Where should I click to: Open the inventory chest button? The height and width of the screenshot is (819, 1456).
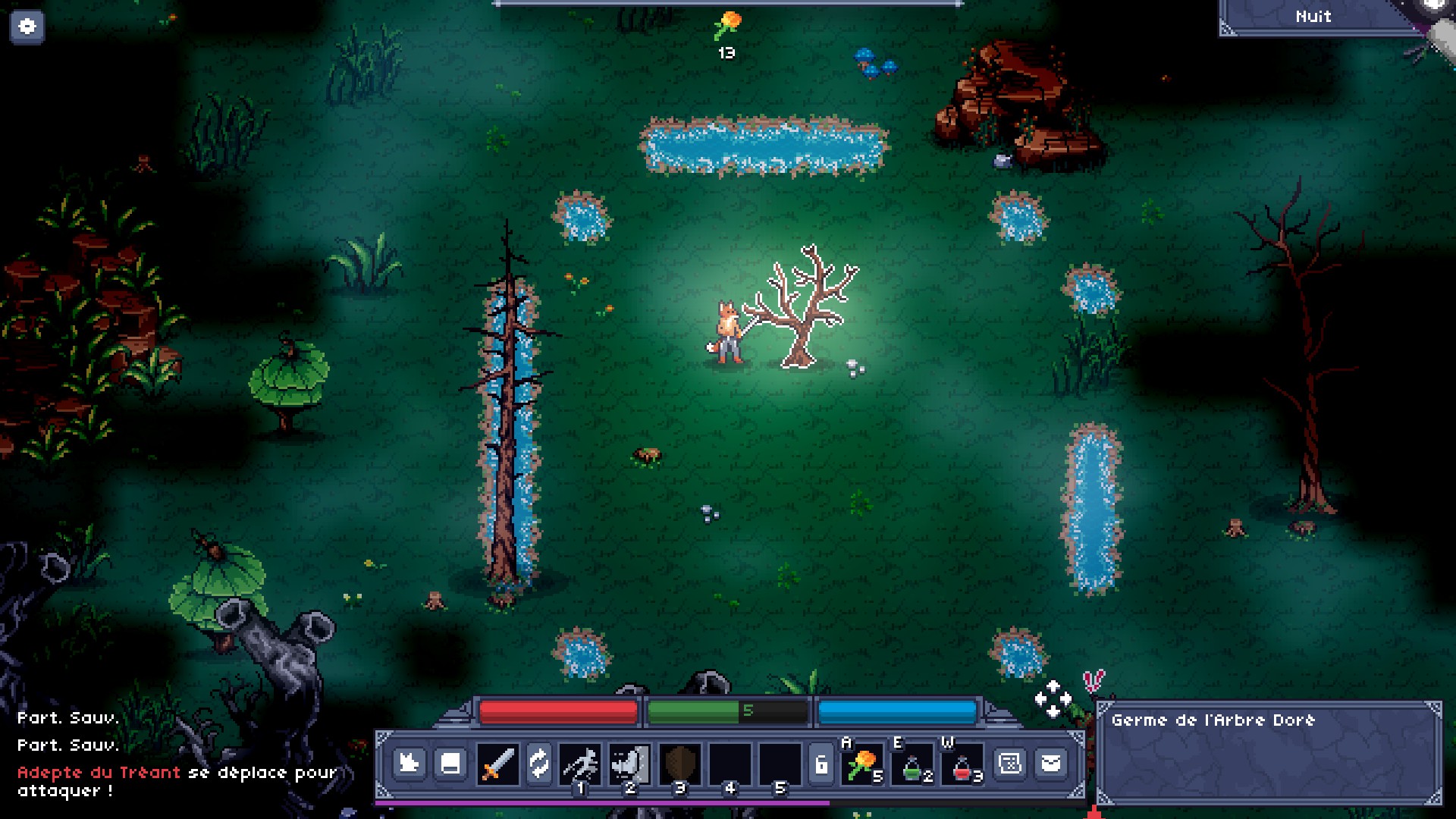(x=450, y=763)
